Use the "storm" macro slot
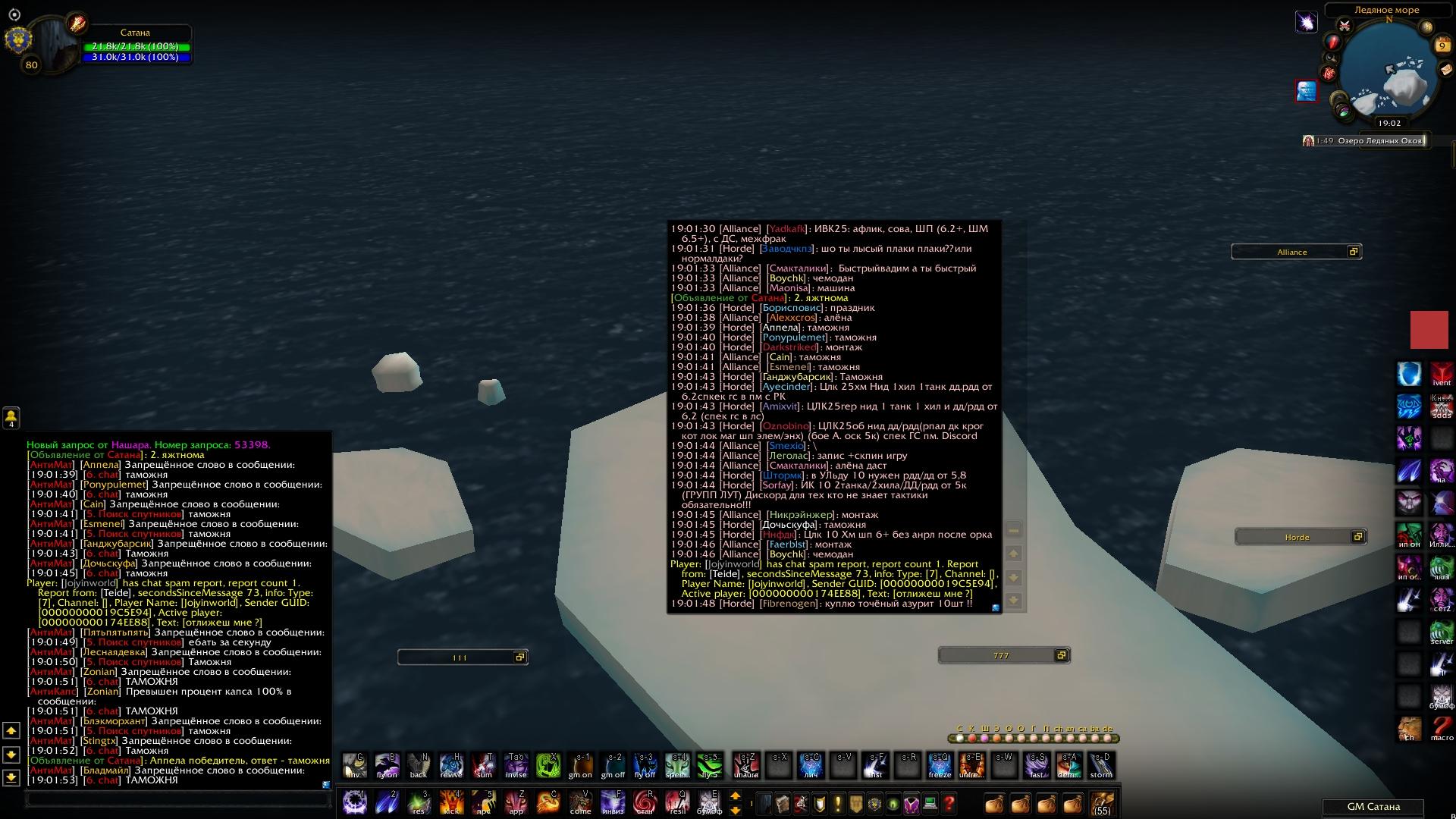Viewport: 1456px width, 819px height. click(x=1101, y=765)
